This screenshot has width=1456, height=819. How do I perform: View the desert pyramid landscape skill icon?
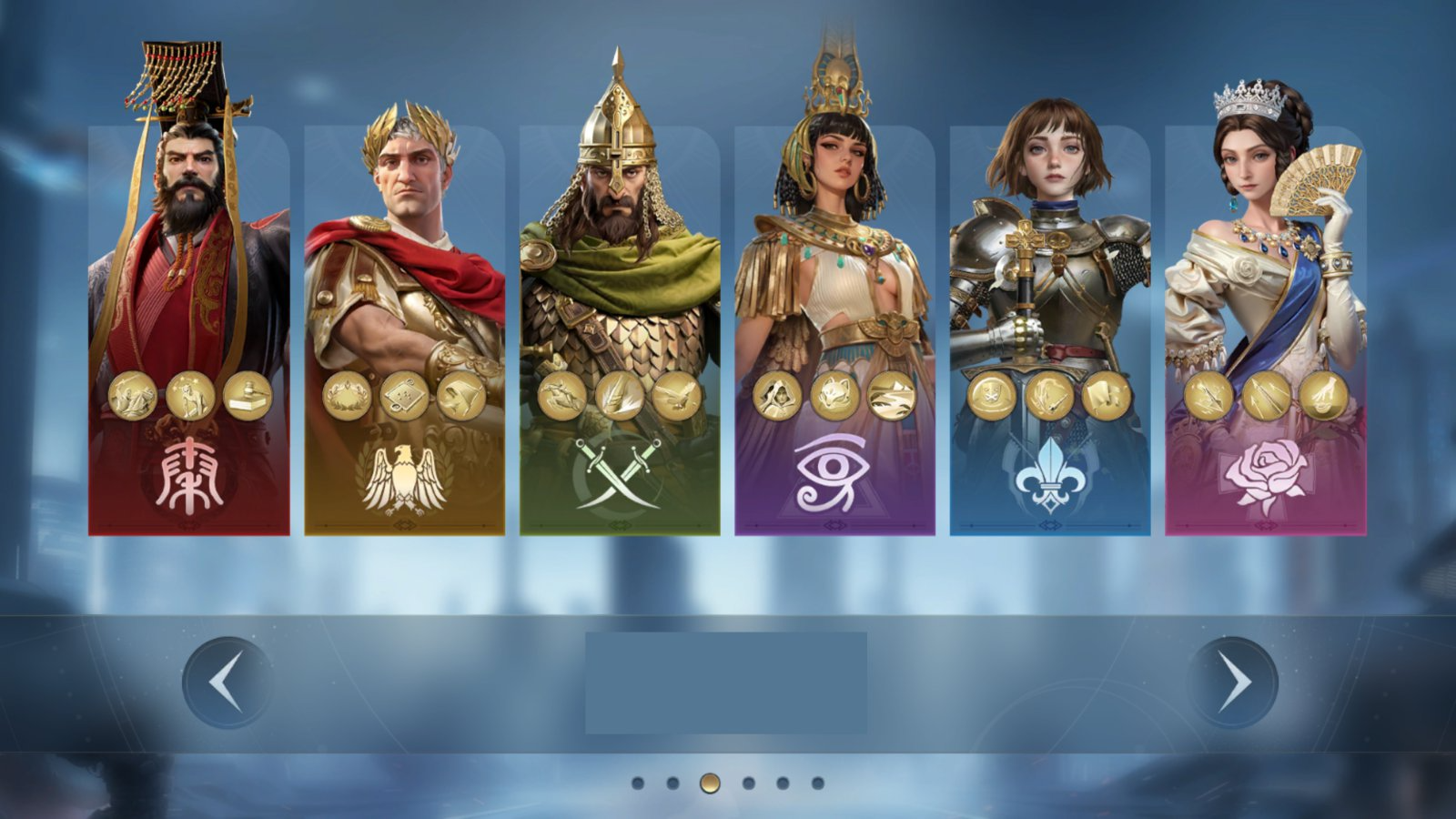click(892, 396)
